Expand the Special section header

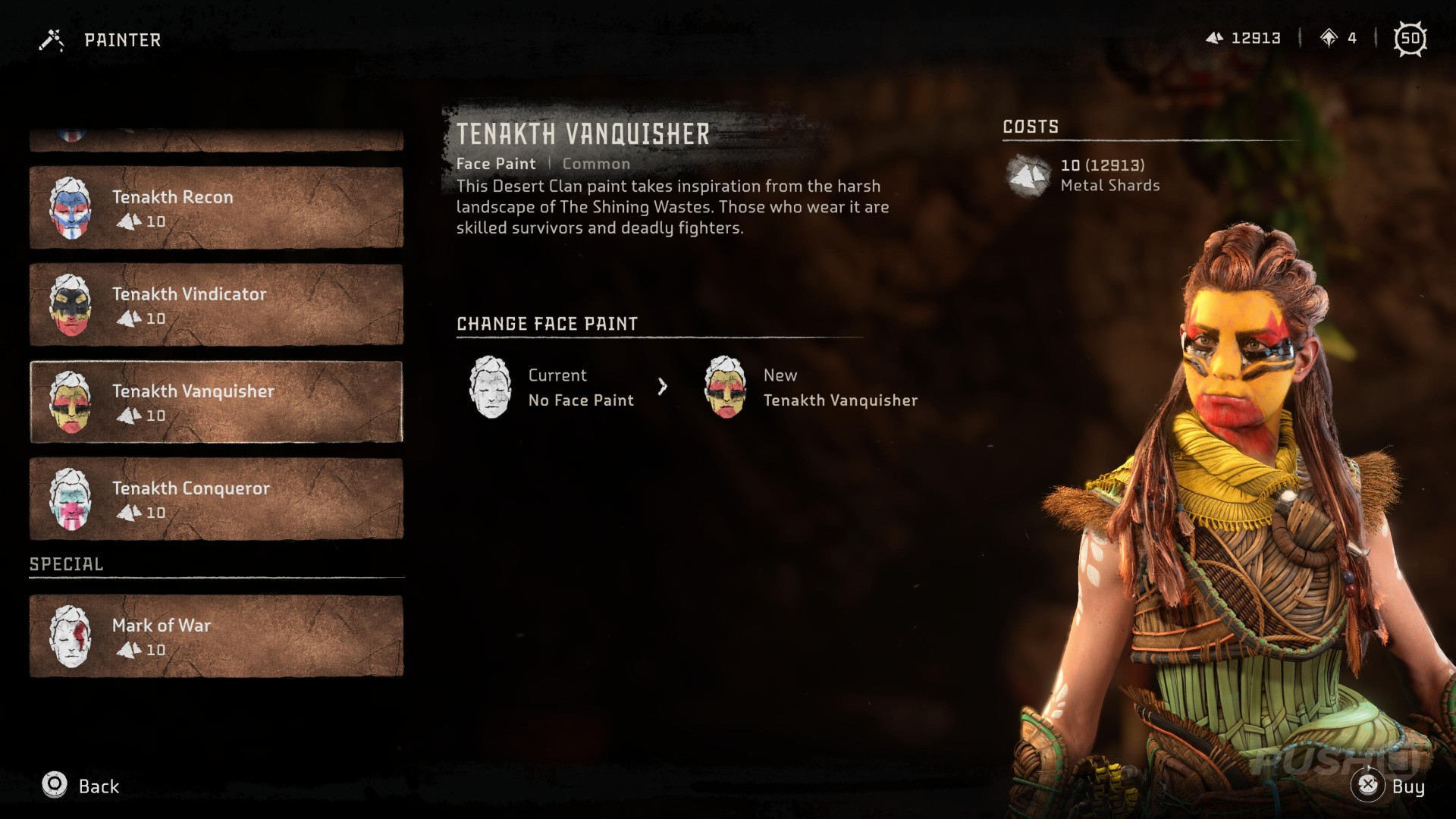coord(65,563)
